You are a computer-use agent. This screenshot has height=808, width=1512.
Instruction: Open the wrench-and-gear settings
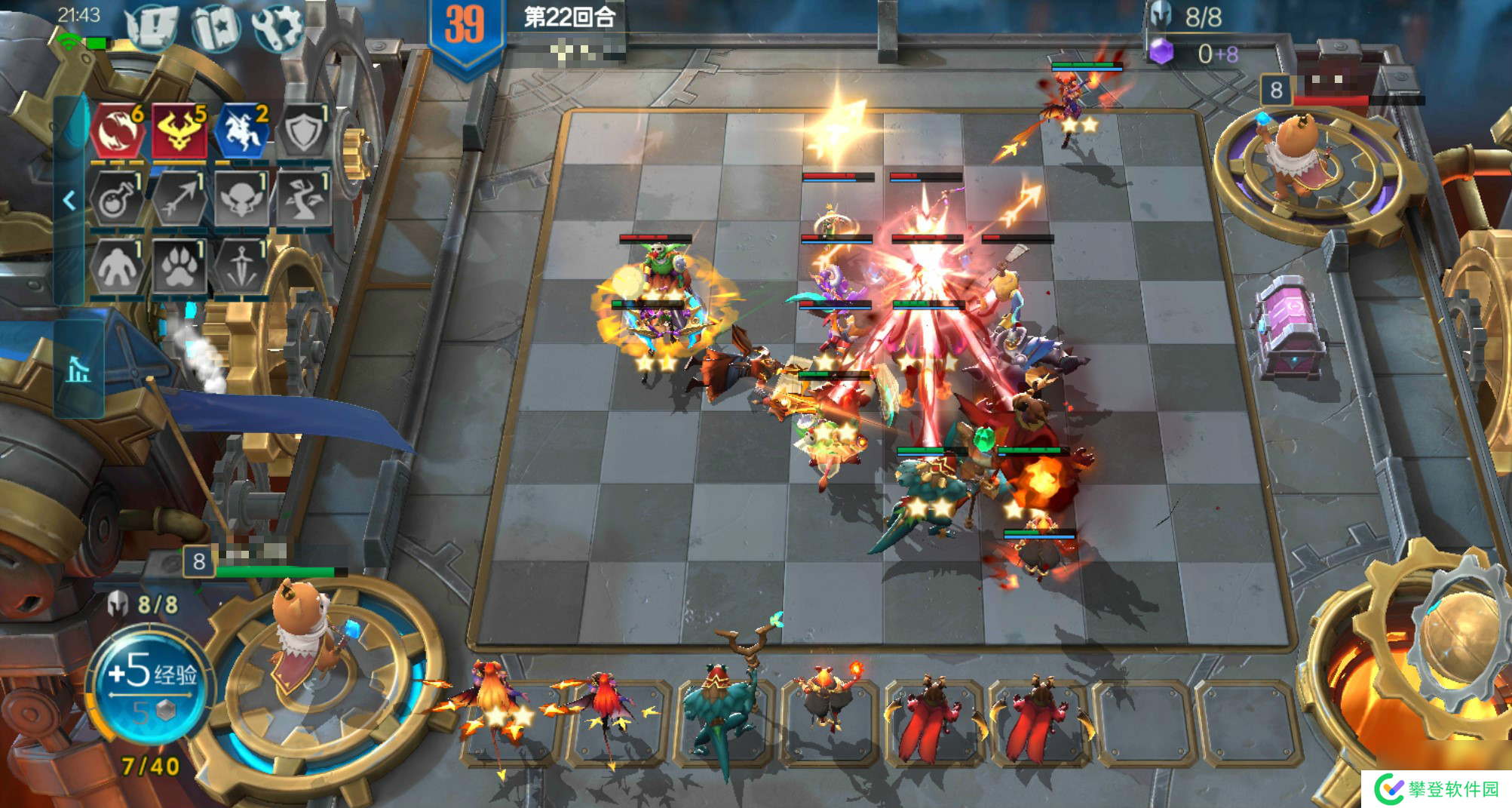click(x=278, y=28)
